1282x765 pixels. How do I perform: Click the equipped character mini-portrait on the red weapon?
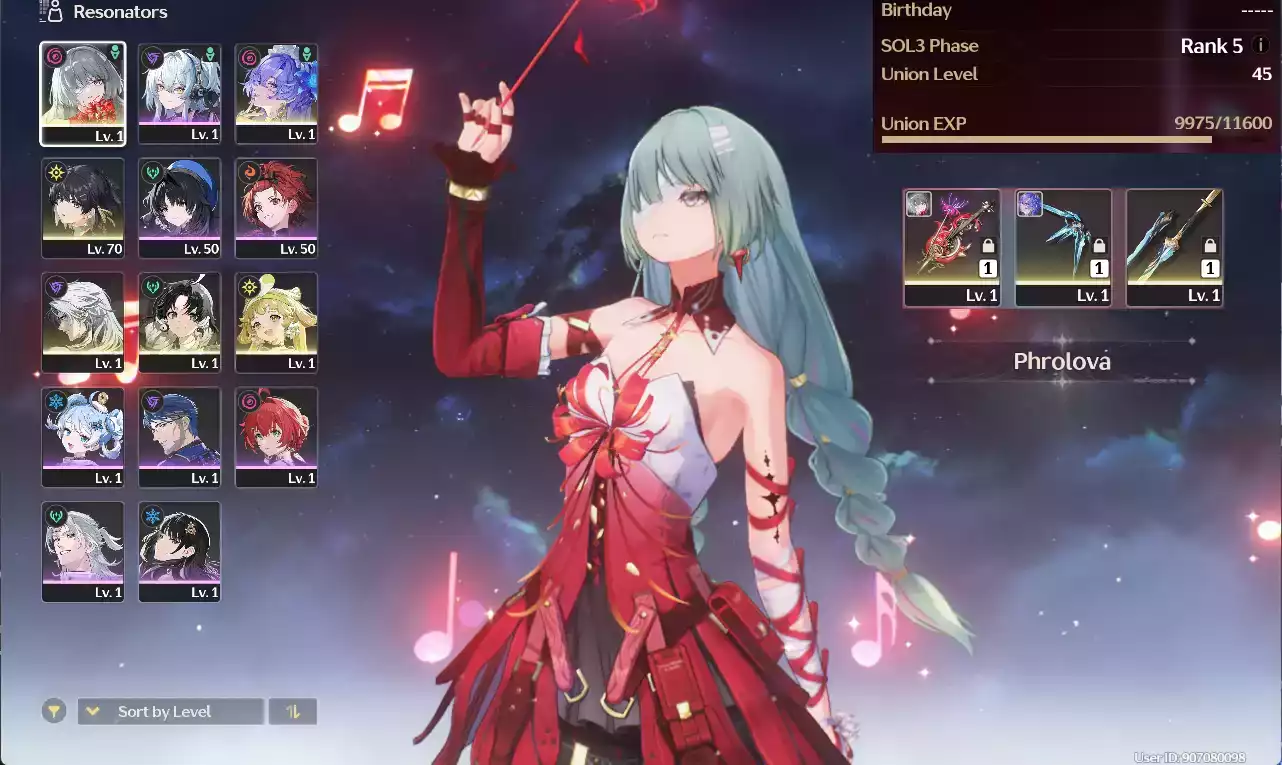pos(919,205)
